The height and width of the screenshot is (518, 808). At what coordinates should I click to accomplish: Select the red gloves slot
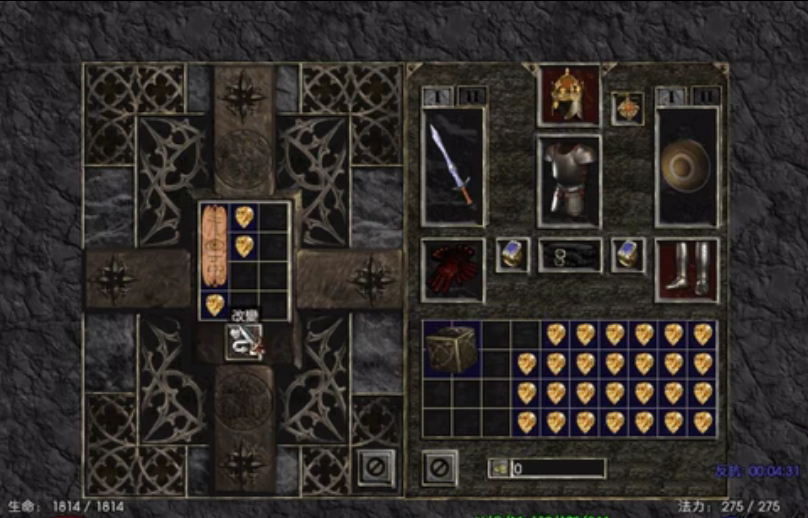453,269
